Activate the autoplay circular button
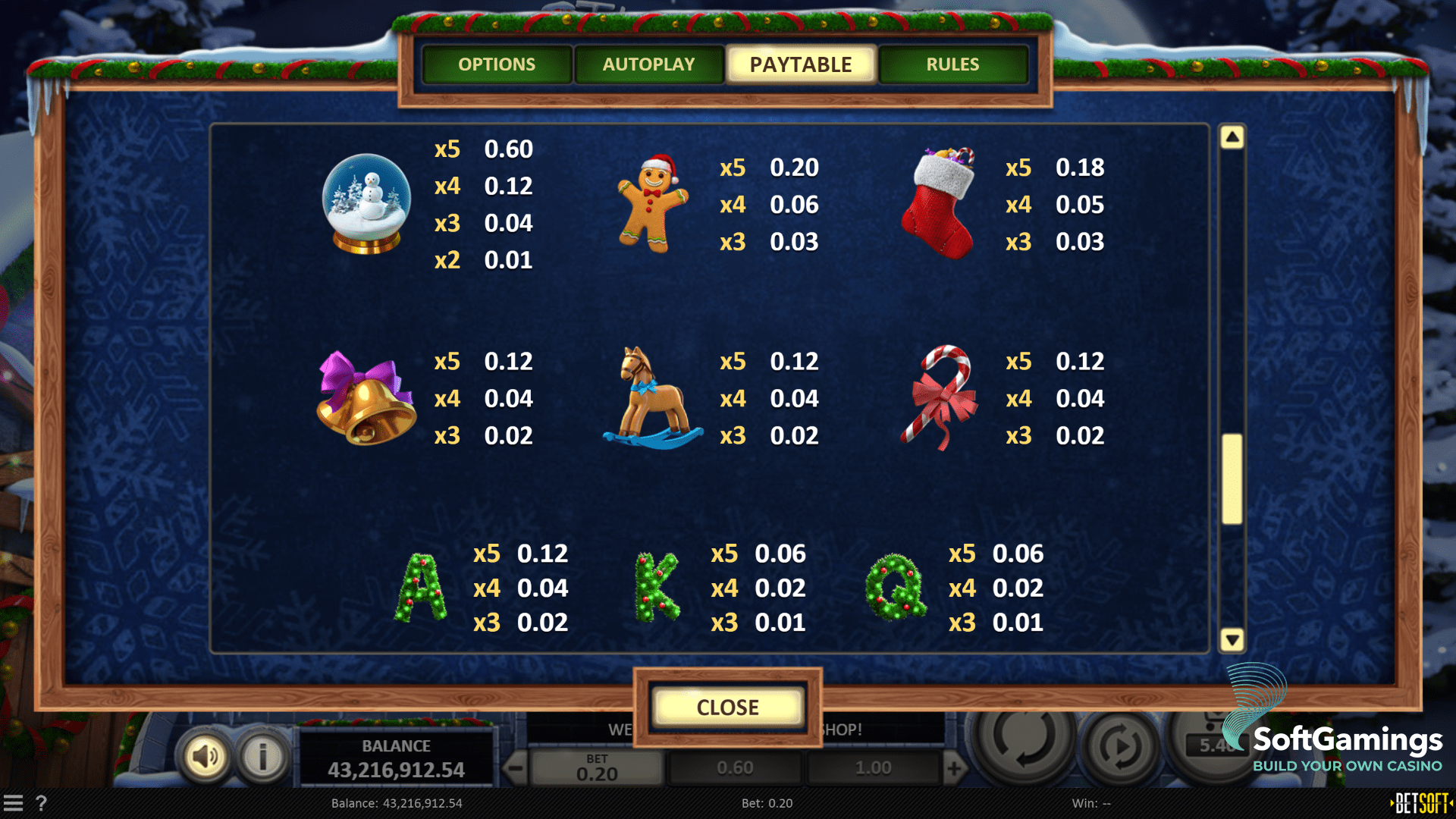Screen dimensions: 1456x819 1121,747
